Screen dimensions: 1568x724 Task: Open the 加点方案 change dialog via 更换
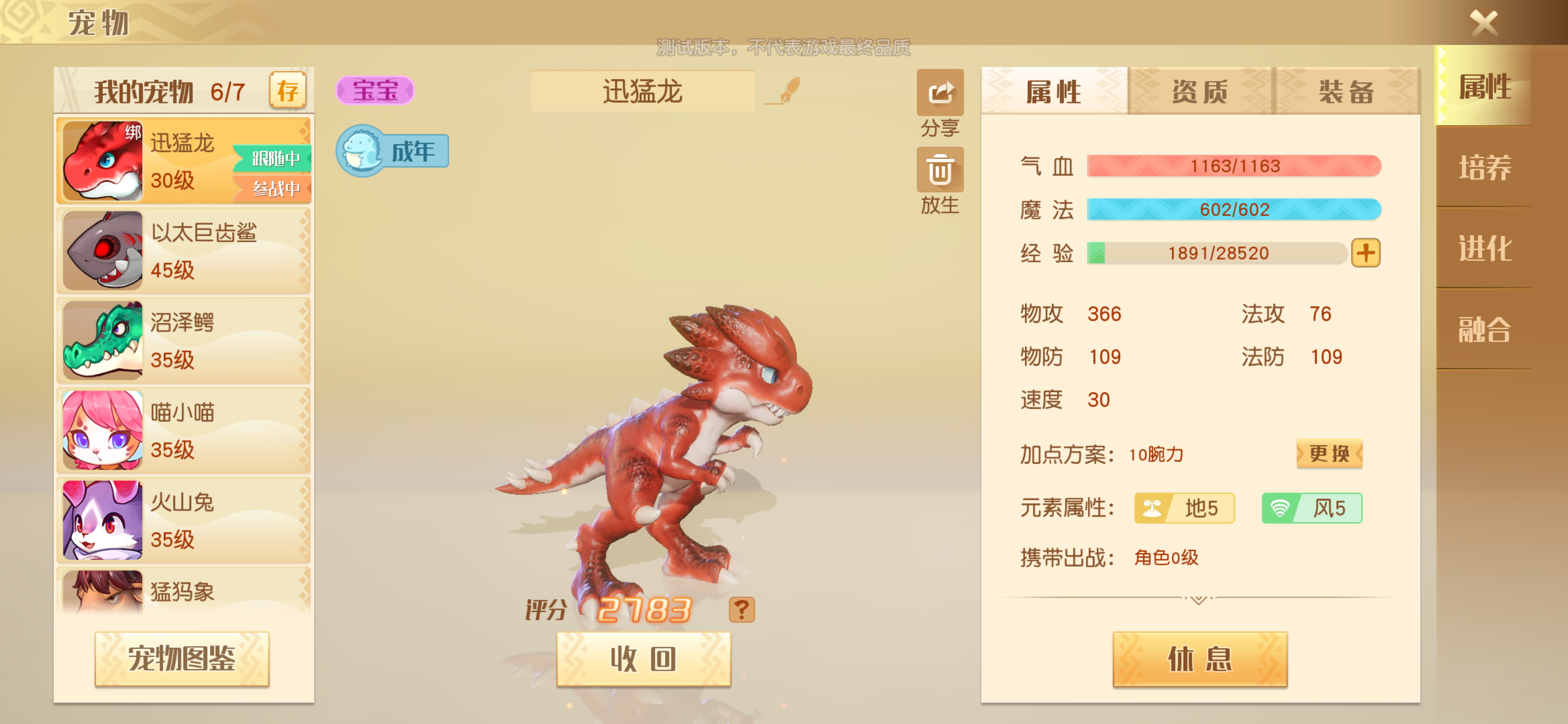click(1329, 454)
